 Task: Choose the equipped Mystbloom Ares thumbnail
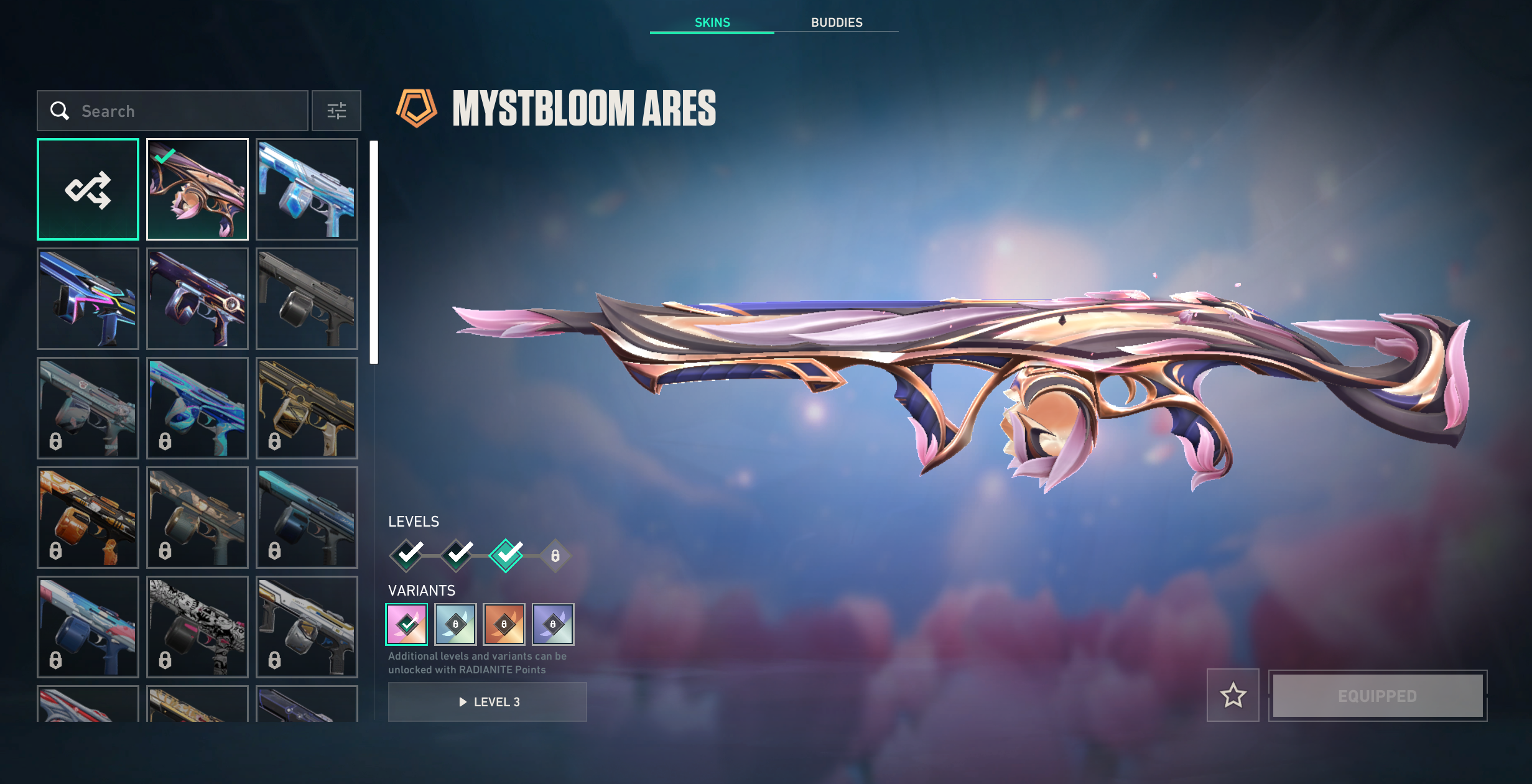tap(197, 189)
